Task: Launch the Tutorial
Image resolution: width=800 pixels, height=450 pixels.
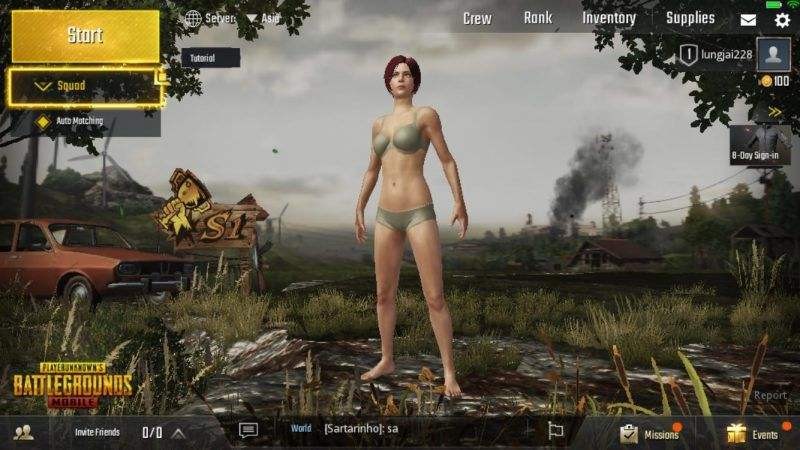Action: tap(210, 57)
